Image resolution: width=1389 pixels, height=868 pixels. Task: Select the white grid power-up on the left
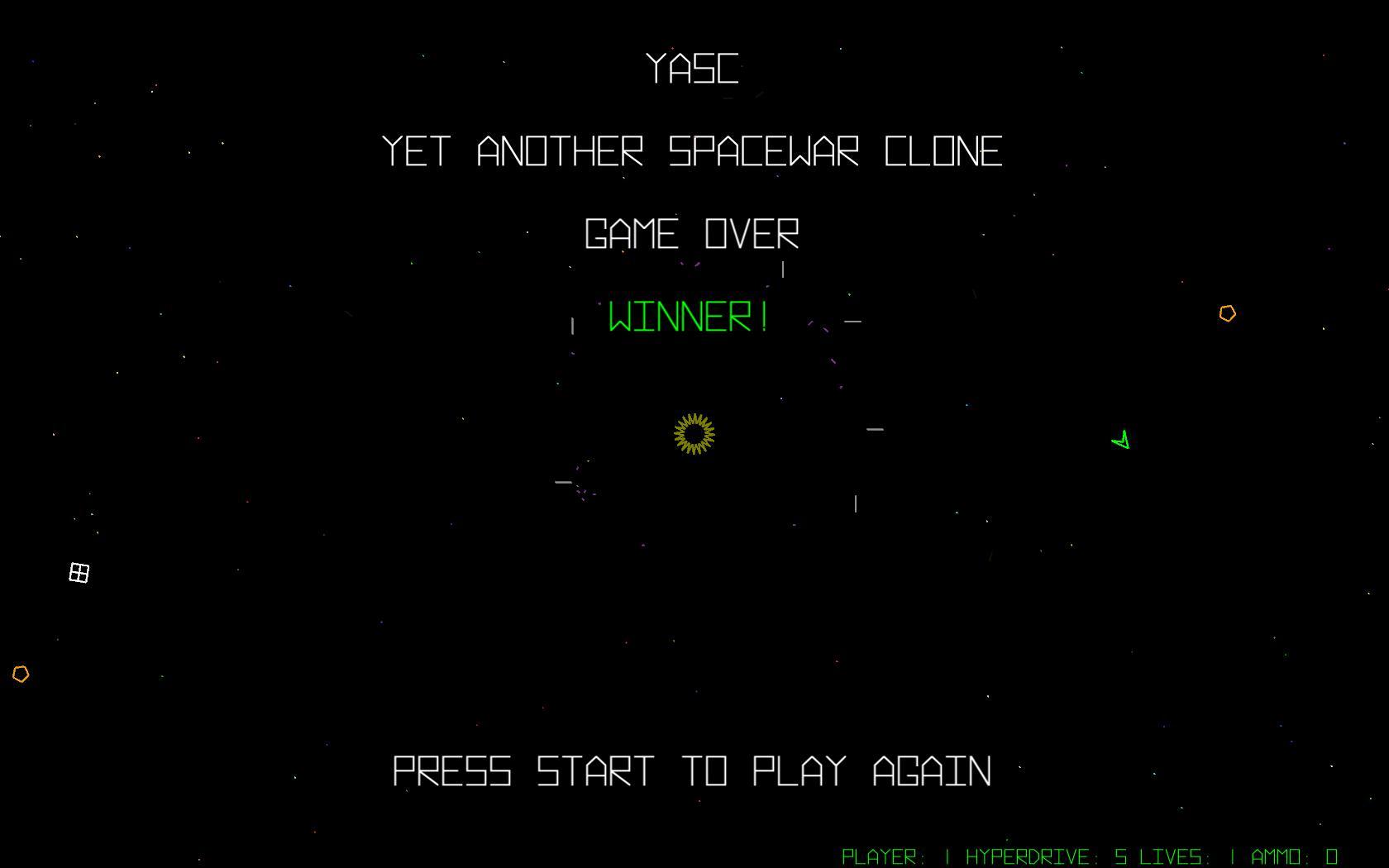click(x=79, y=572)
